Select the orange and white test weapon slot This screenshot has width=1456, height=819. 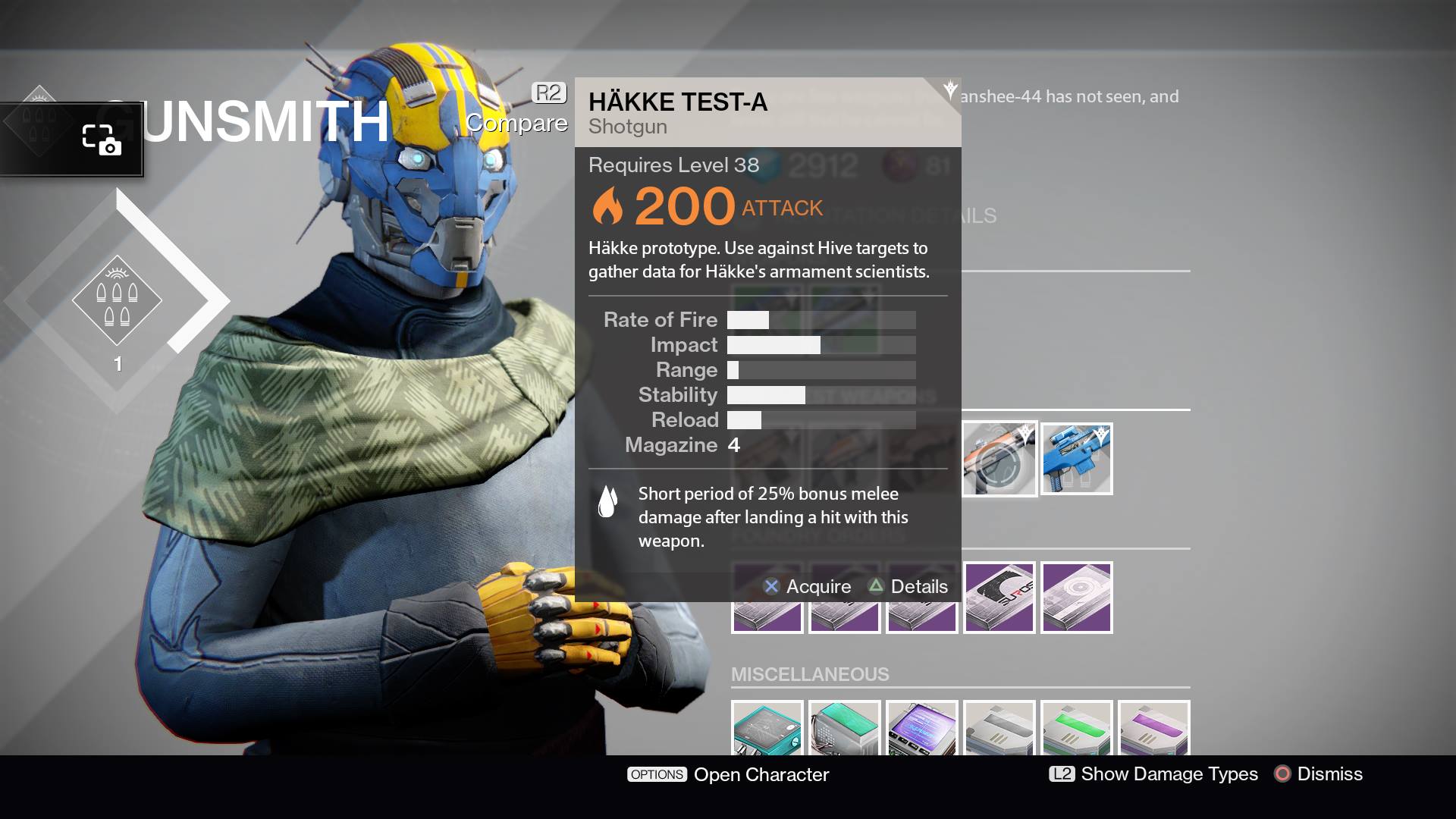(x=999, y=459)
